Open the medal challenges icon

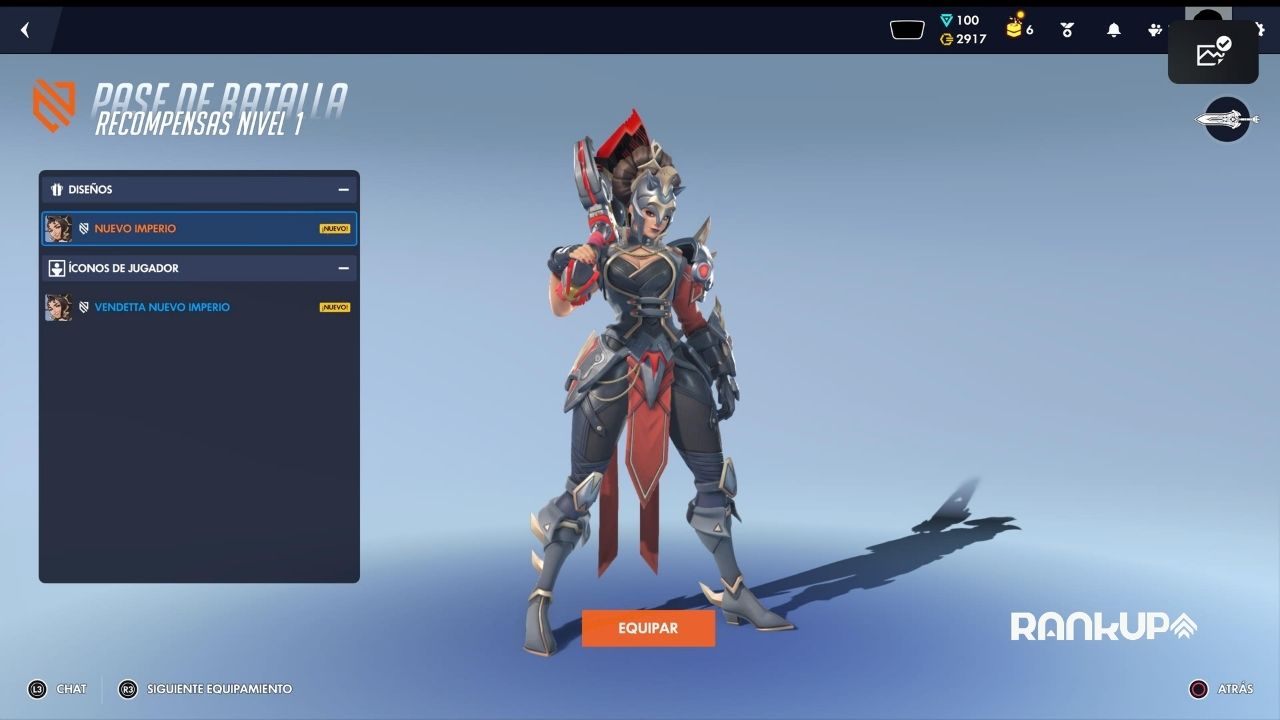pos(1067,30)
